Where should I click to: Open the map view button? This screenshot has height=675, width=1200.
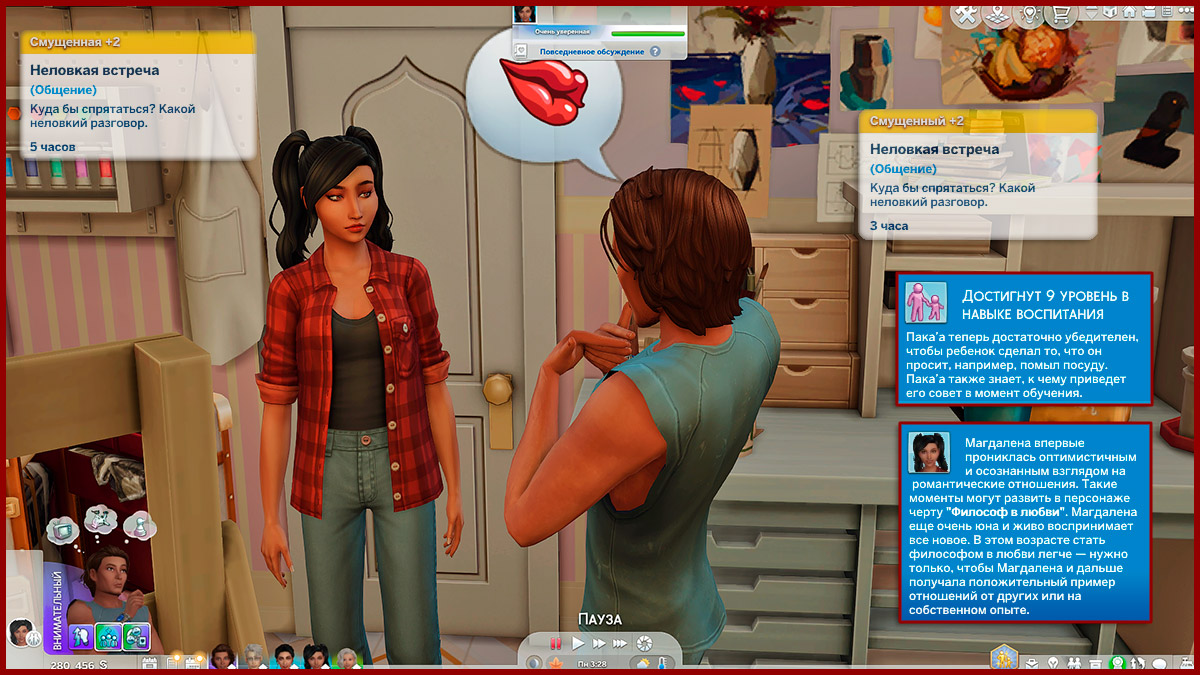coord(997,14)
